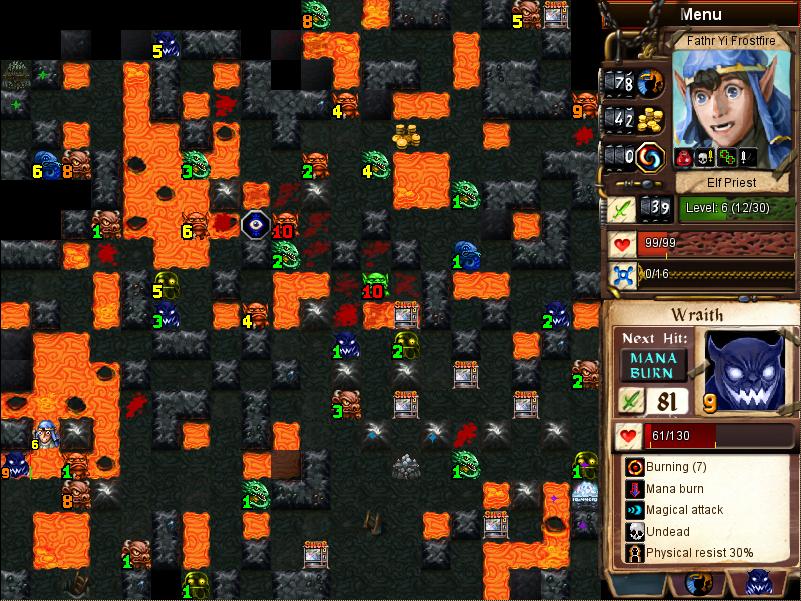Select the green crosses trait icon
Image resolution: width=801 pixels, height=601 pixels.
click(x=727, y=156)
